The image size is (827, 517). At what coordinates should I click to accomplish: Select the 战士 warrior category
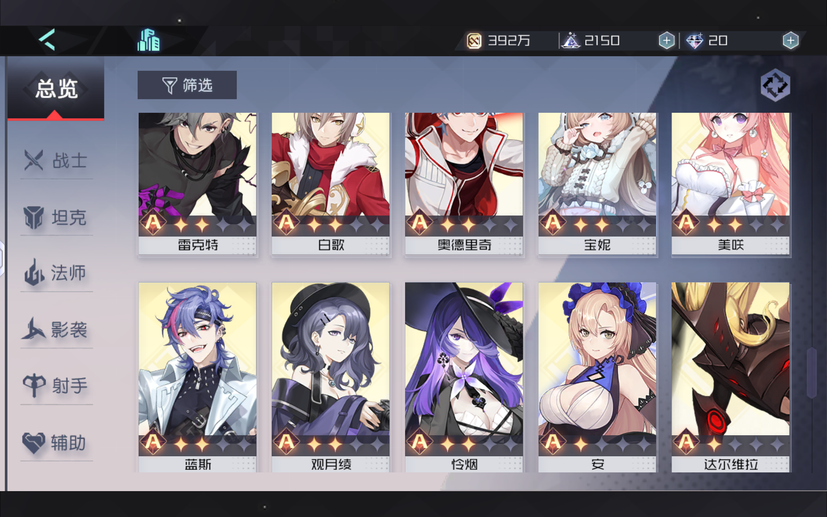click(57, 160)
